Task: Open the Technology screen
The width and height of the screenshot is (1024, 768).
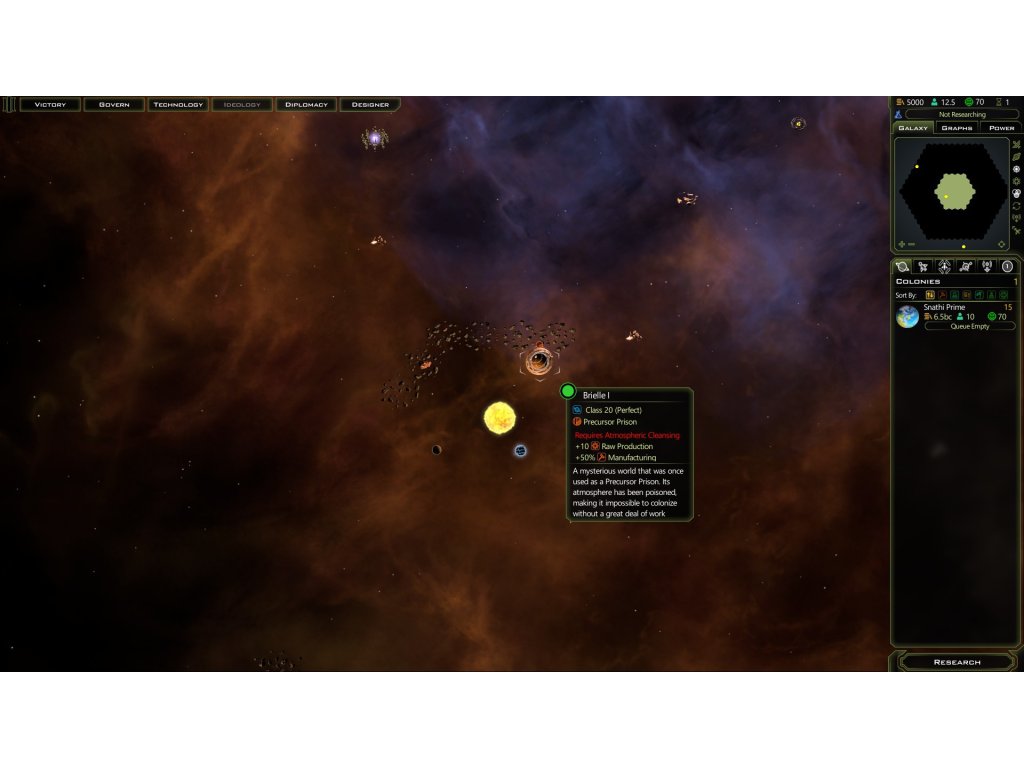Action: [x=178, y=104]
